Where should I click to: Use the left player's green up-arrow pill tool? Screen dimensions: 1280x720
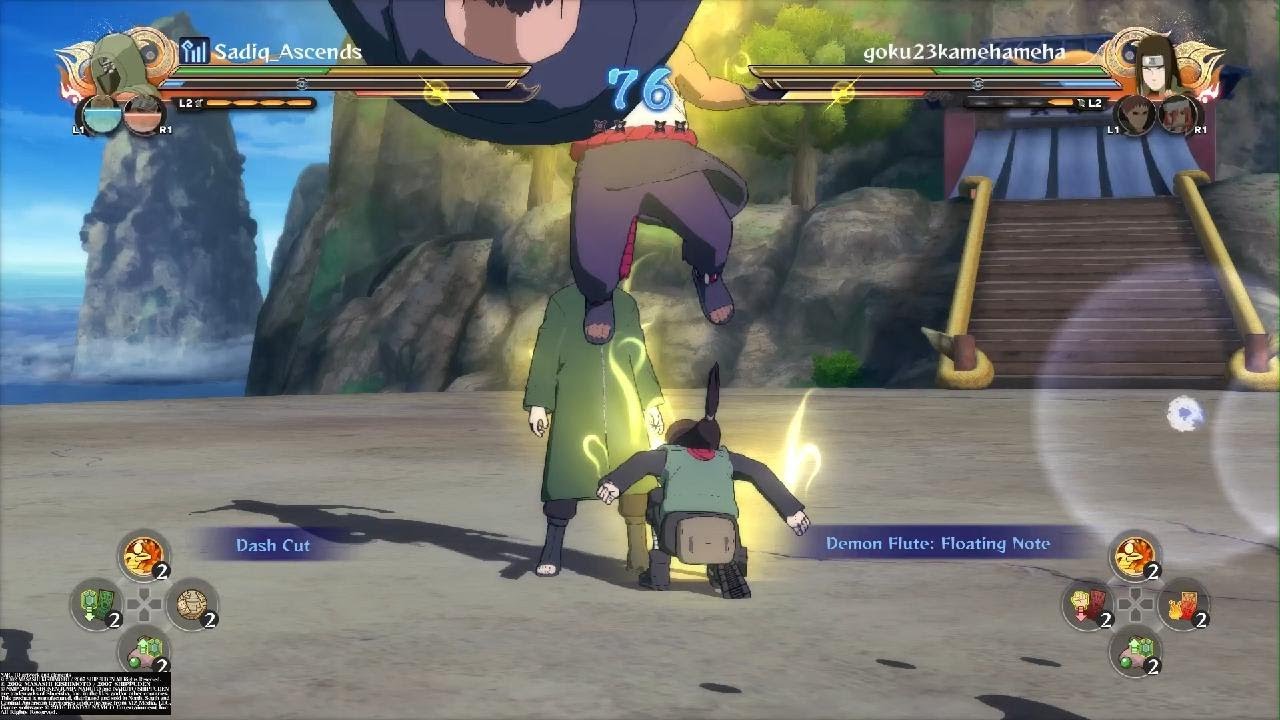[143, 651]
